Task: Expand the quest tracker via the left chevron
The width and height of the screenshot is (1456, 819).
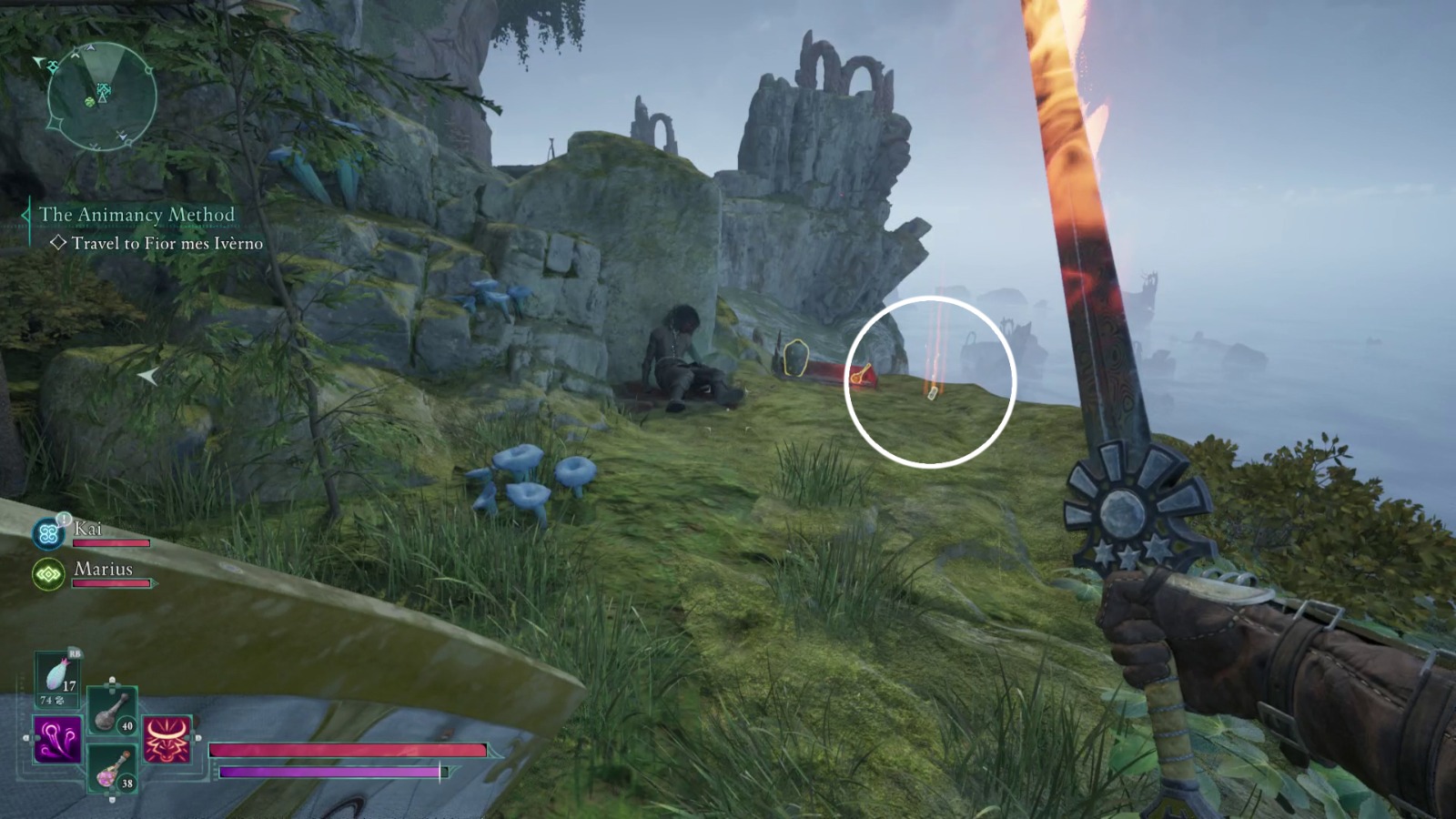Action: click(x=25, y=213)
